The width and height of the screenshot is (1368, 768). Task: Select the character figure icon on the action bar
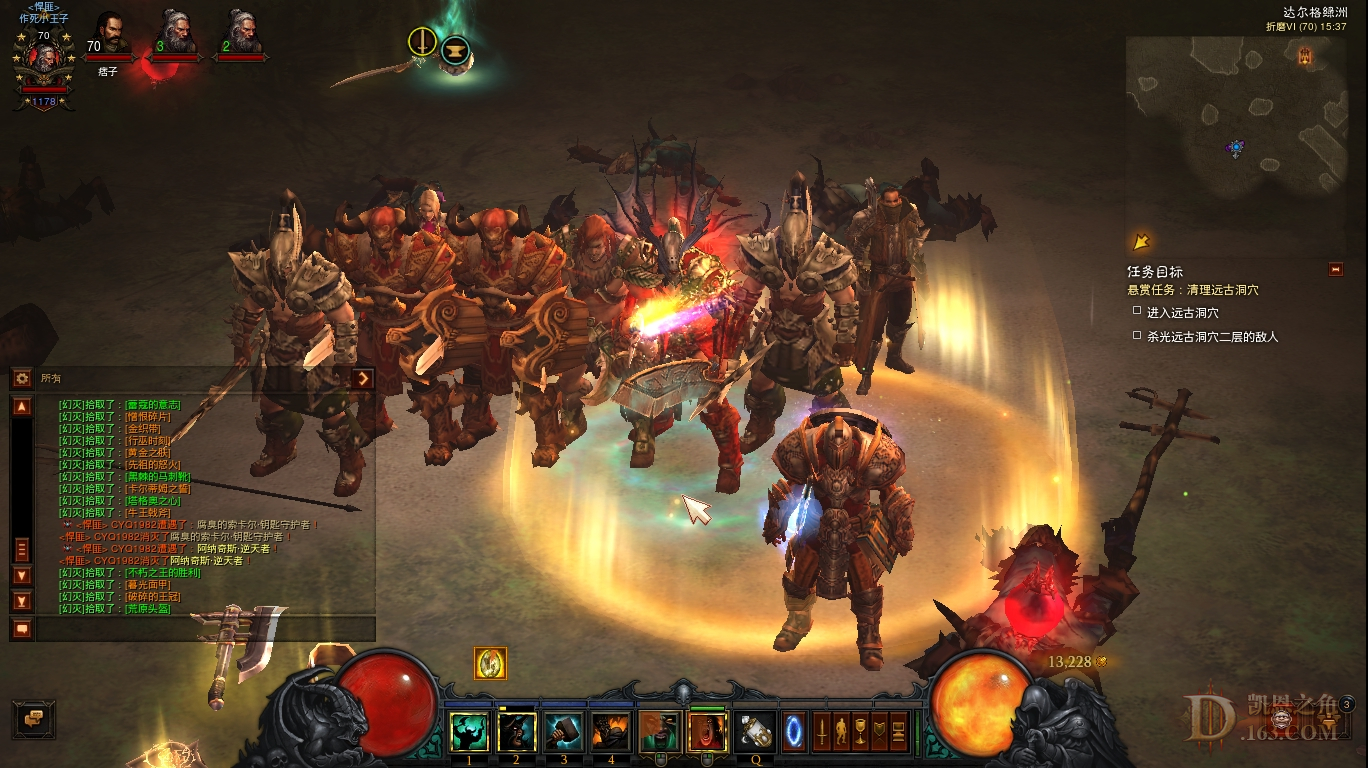point(841,733)
